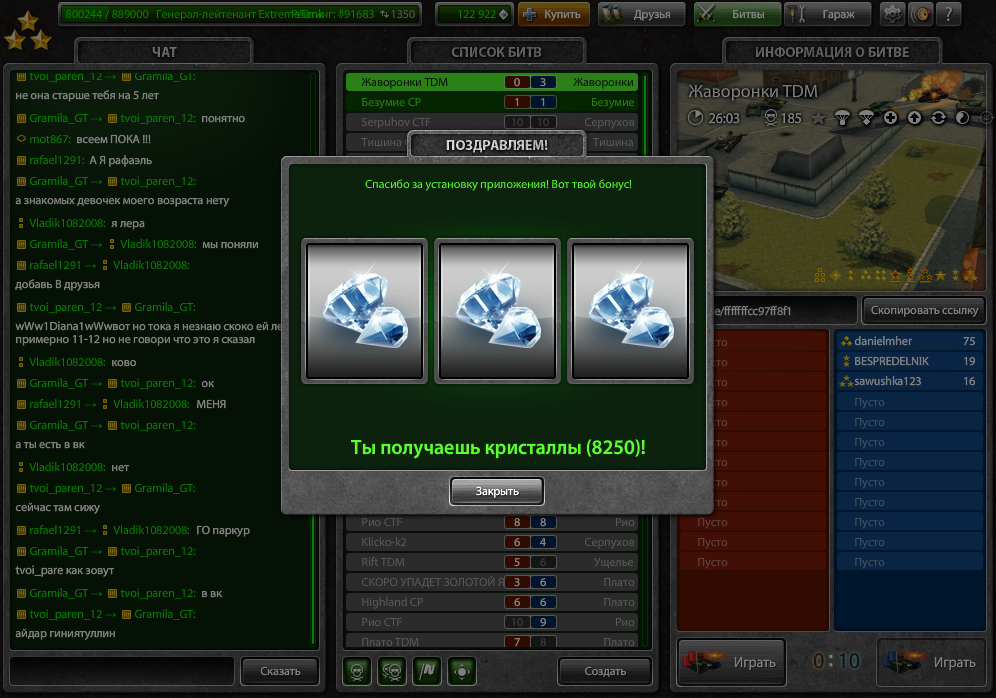The image size is (996, 698).
Task: Toggle the flag capture mode filter
Action: click(x=427, y=670)
